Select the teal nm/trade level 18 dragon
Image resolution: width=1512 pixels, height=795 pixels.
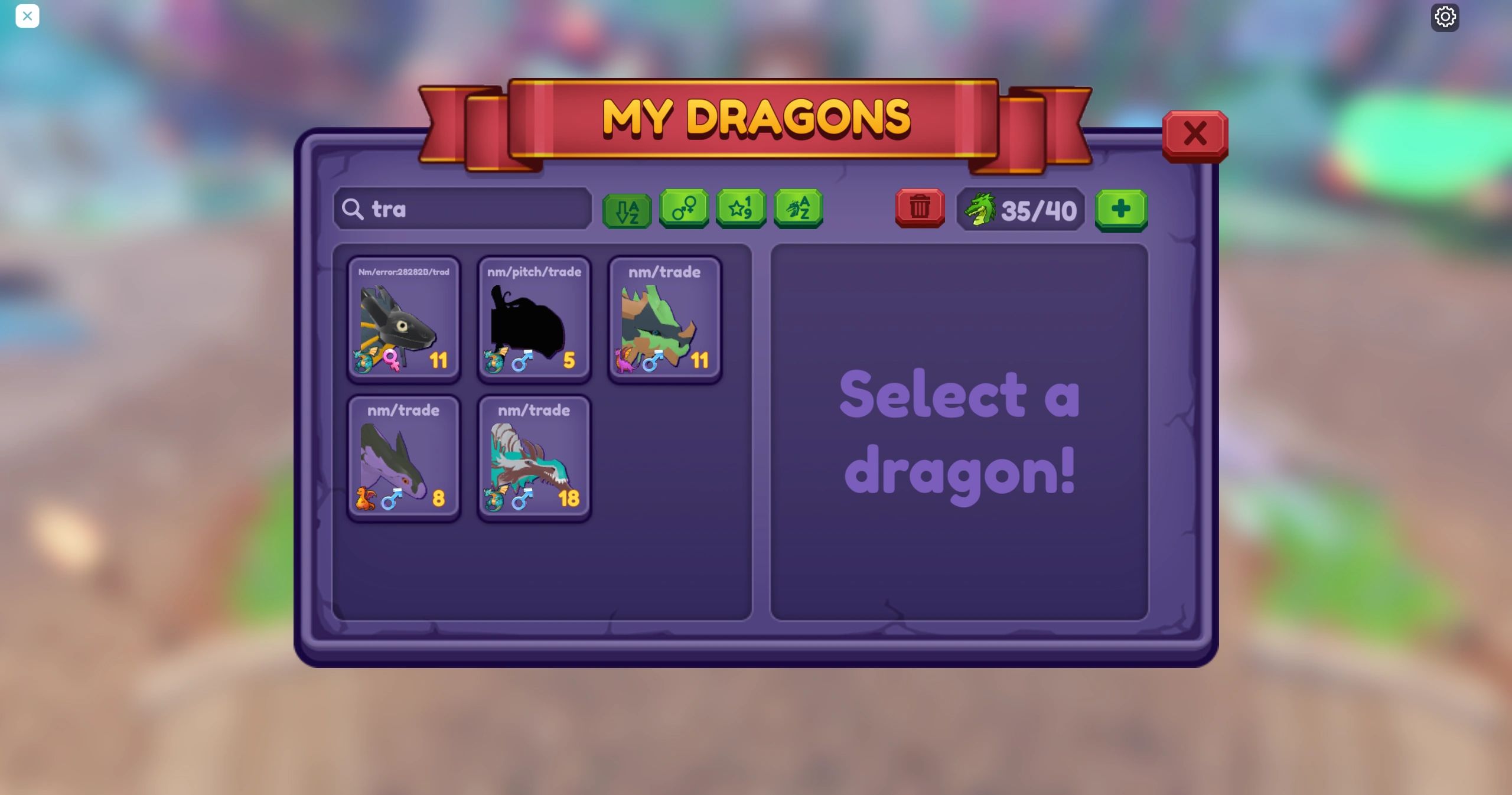click(533, 458)
